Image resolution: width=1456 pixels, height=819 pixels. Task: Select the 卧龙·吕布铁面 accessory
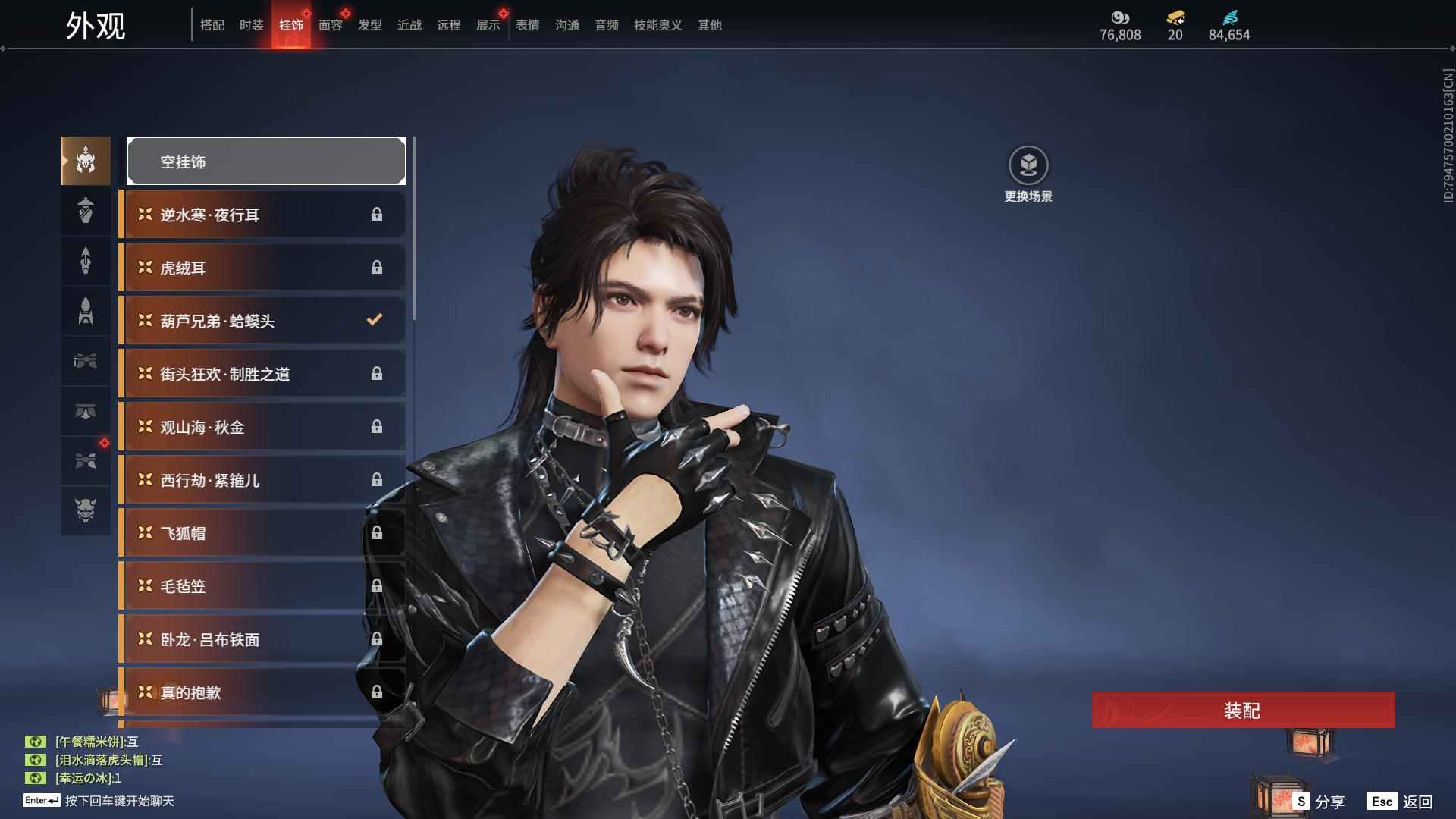coord(262,639)
